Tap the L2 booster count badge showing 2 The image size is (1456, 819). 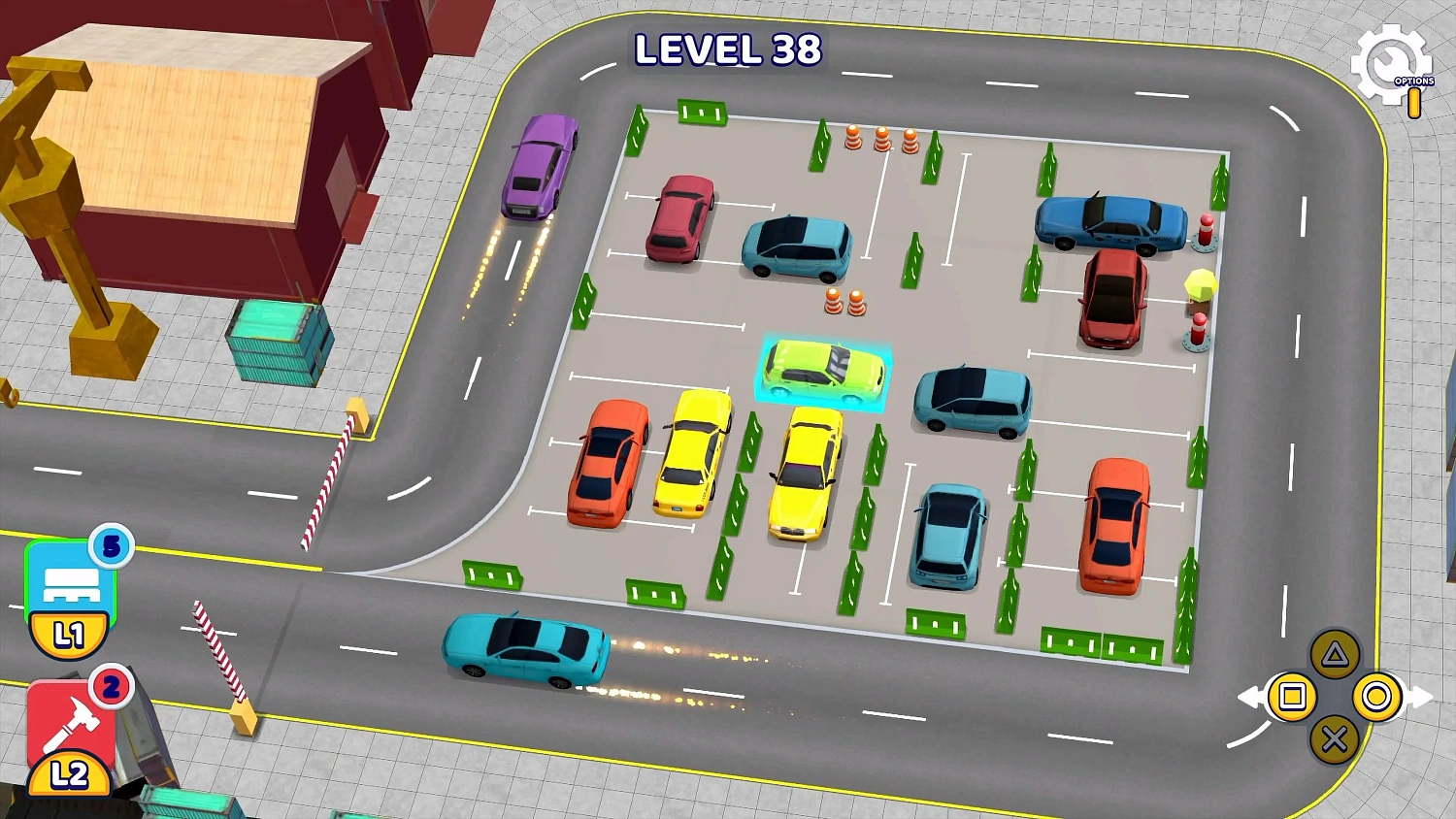[x=109, y=685]
